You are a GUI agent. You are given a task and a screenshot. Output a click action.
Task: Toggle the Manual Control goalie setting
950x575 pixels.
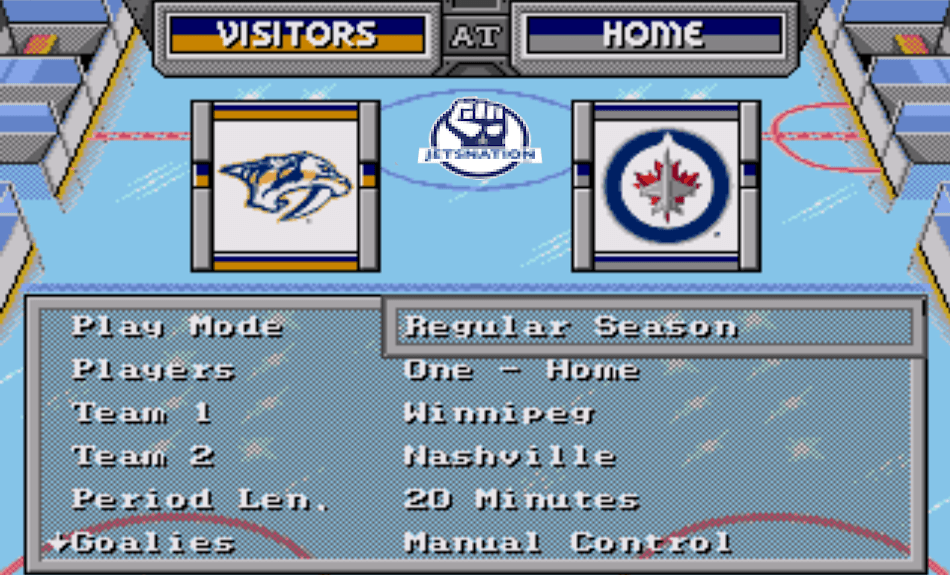[x=567, y=543]
